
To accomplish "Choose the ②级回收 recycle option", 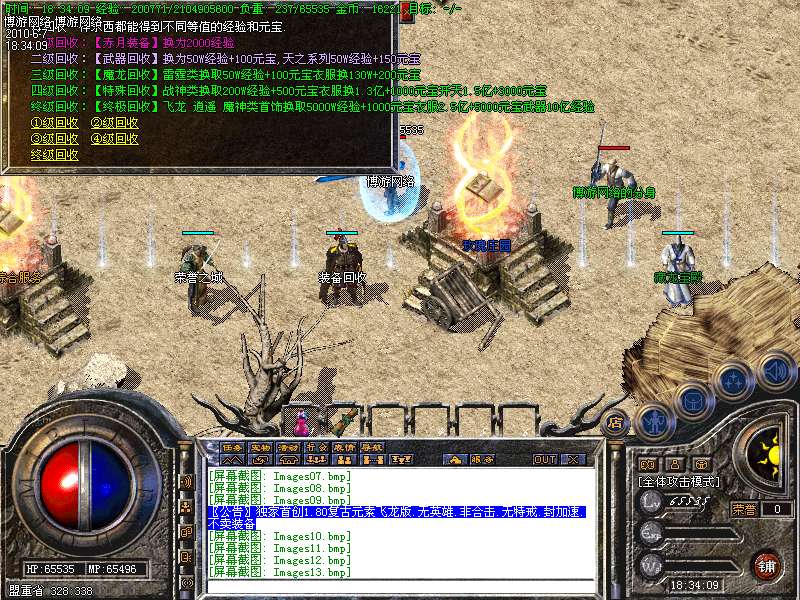I will [114, 123].
